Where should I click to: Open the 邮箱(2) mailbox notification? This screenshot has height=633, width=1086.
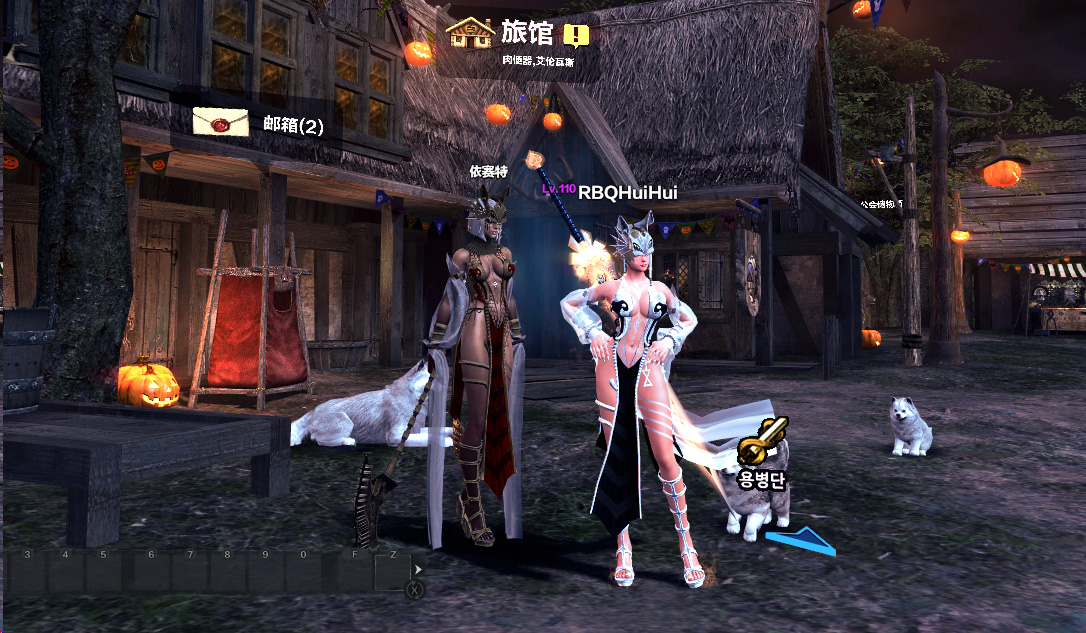(286, 126)
